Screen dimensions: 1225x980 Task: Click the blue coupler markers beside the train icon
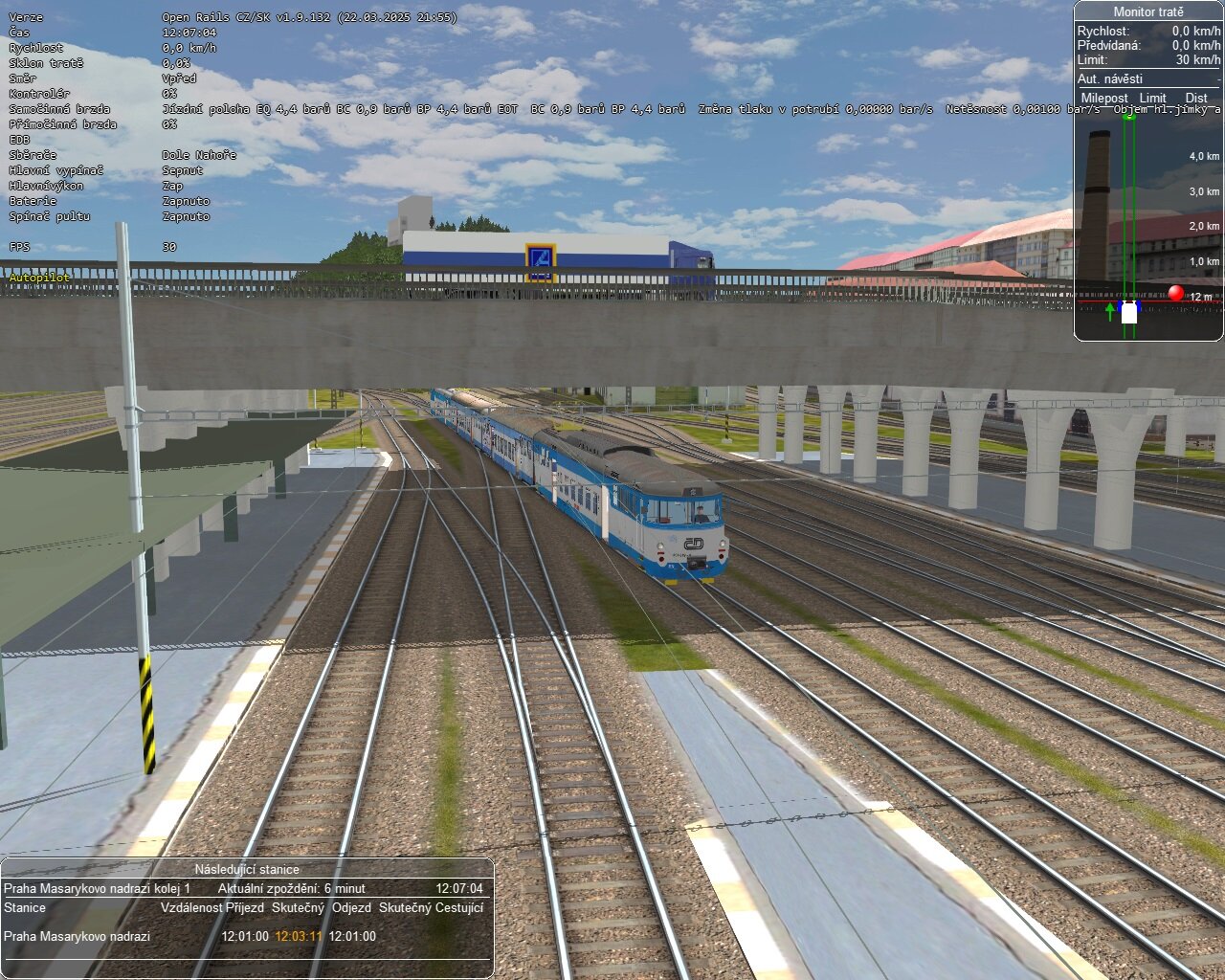[x=1120, y=306]
